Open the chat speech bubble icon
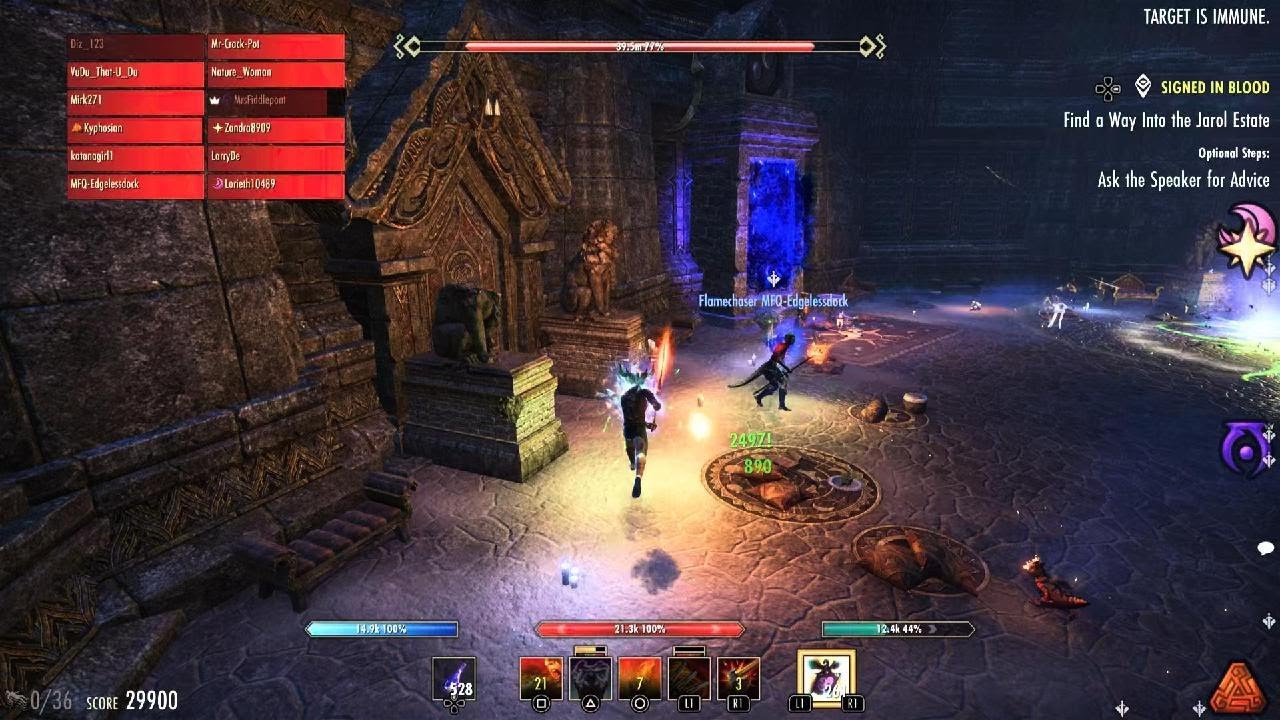 (x=1265, y=548)
